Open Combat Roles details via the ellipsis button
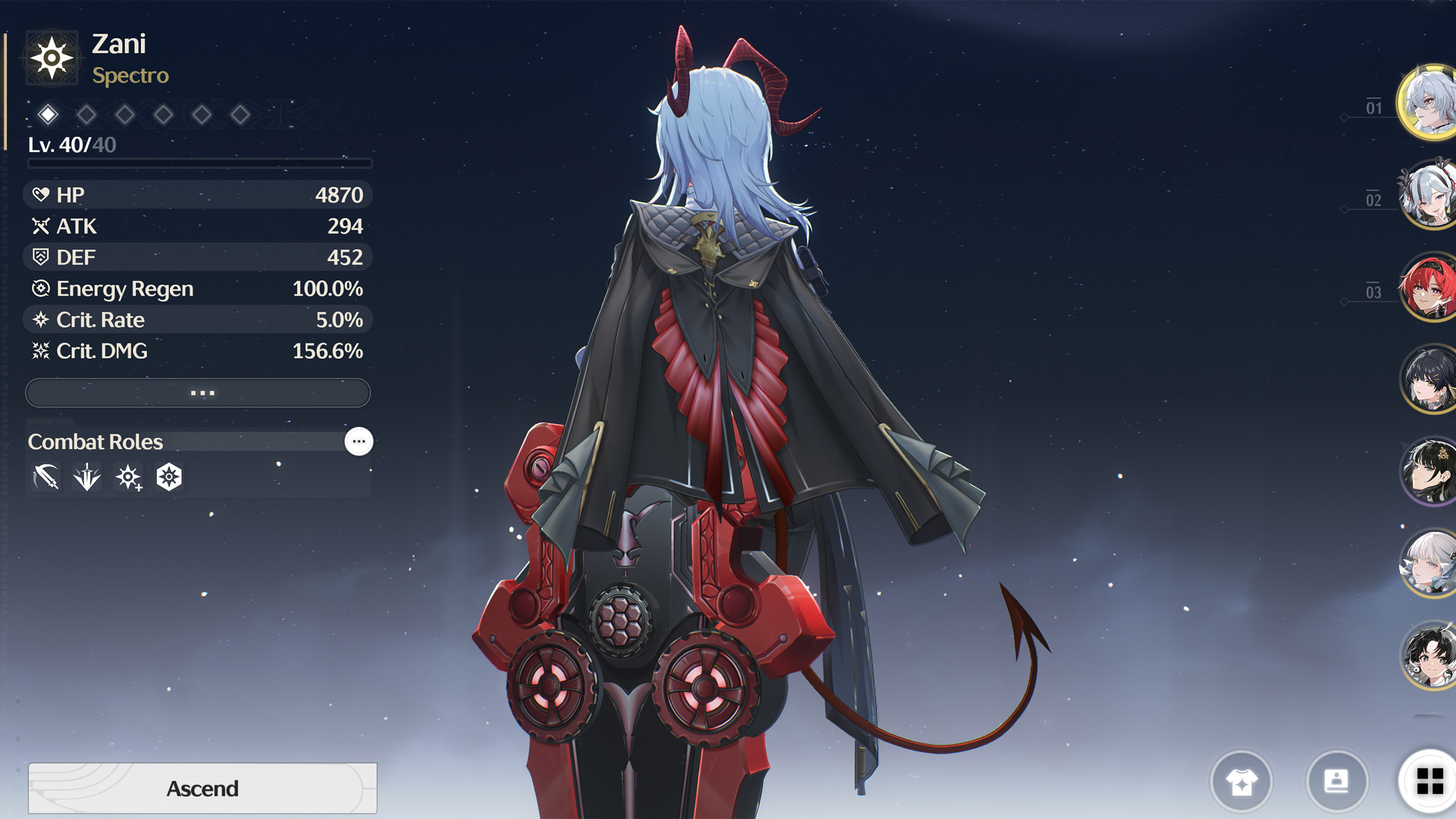This screenshot has width=1456, height=819. (x=360, y=442)
